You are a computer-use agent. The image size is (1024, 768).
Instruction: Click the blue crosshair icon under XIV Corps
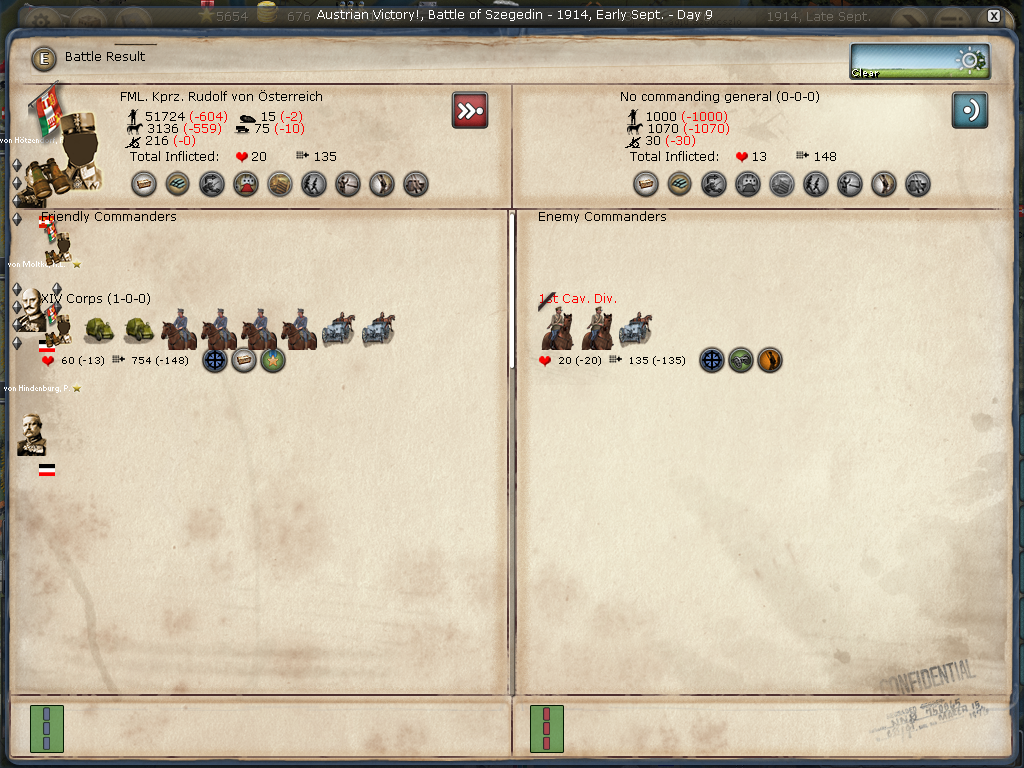pos(215,361)
